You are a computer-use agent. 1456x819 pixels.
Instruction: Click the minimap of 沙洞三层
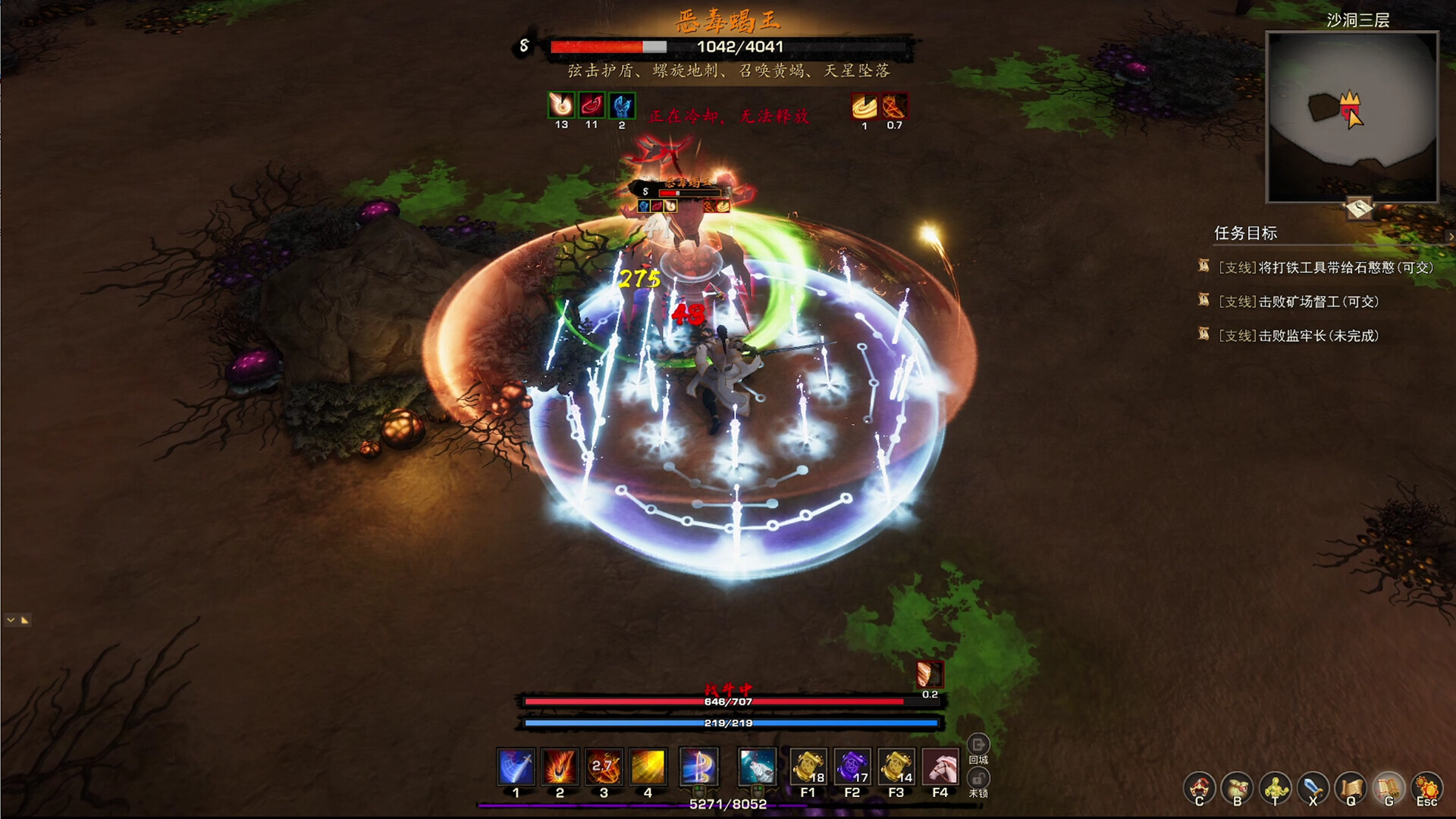(x=1352, y=118)
